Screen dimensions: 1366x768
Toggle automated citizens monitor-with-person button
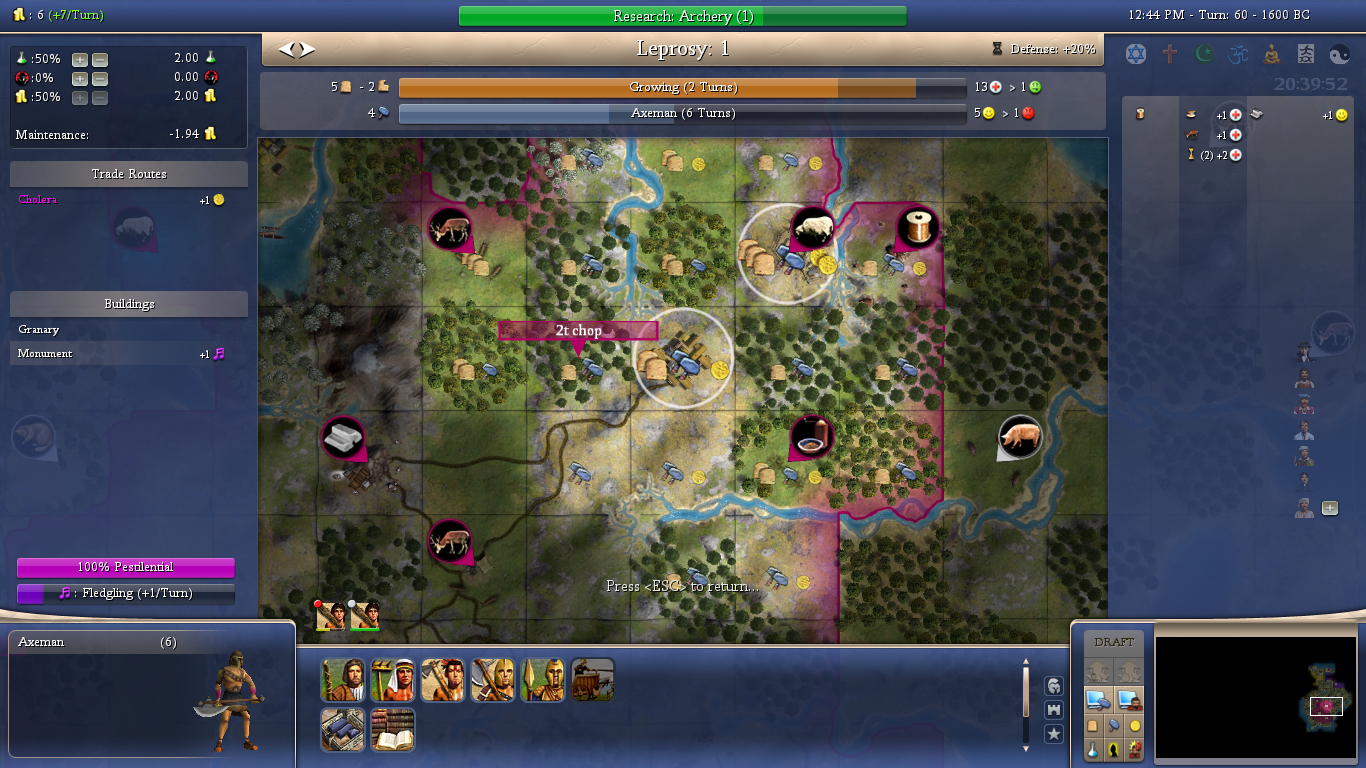pyautogui.click(x=1130, y=699)
